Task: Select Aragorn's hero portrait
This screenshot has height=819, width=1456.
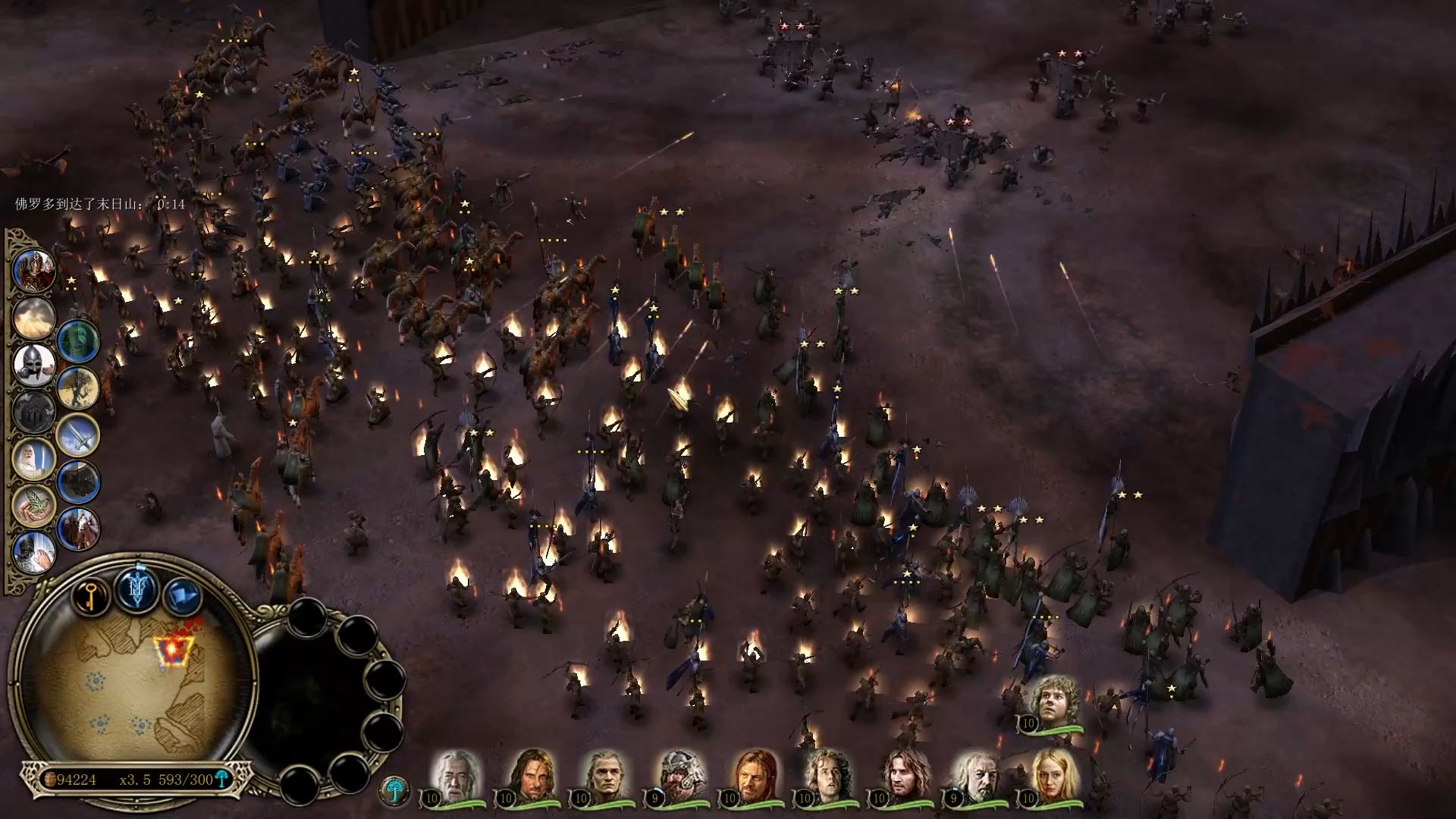Action: (x=531, y=776)
